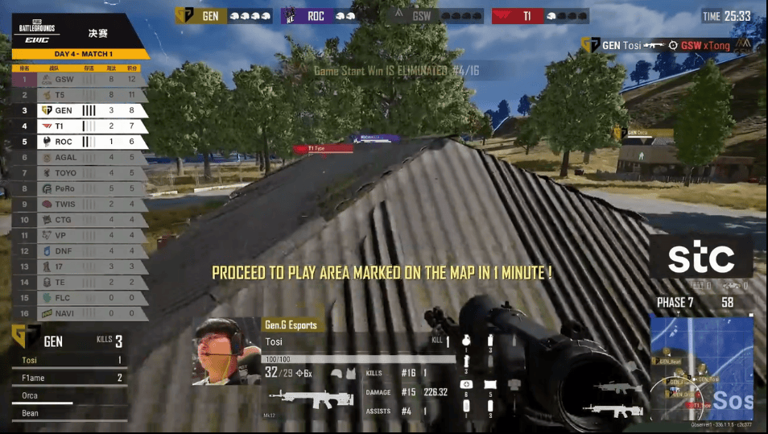The width and height of the screenshot is (768, 434).
Task: Choose the ROC row in the standings
Action: pos(79,142)
